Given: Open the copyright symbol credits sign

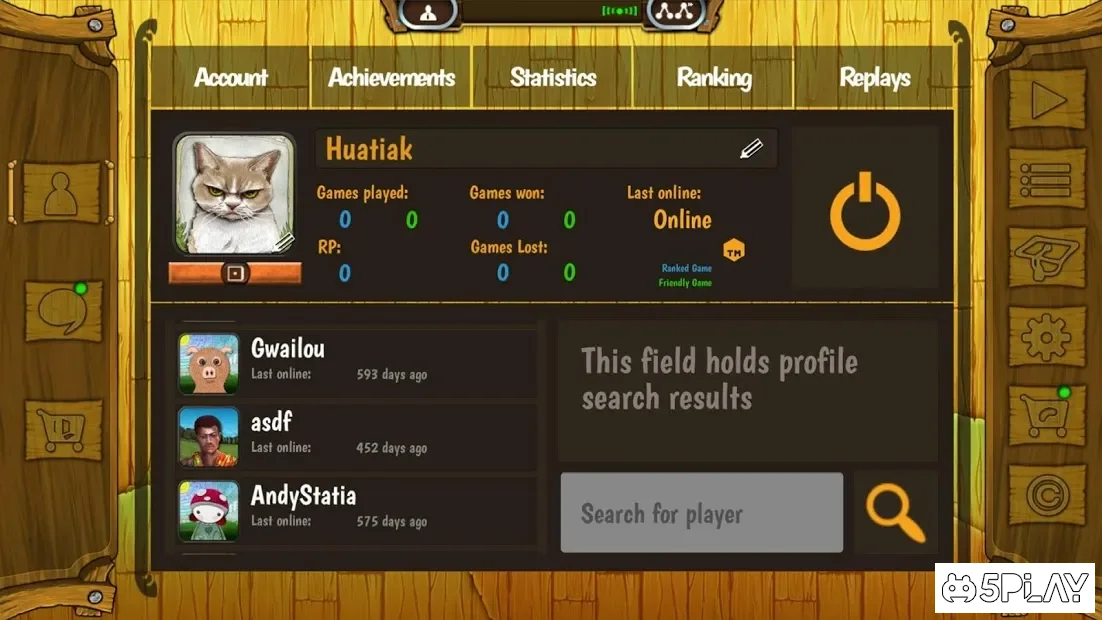Looking at the screenshot, I should [x=1047, y=494].
